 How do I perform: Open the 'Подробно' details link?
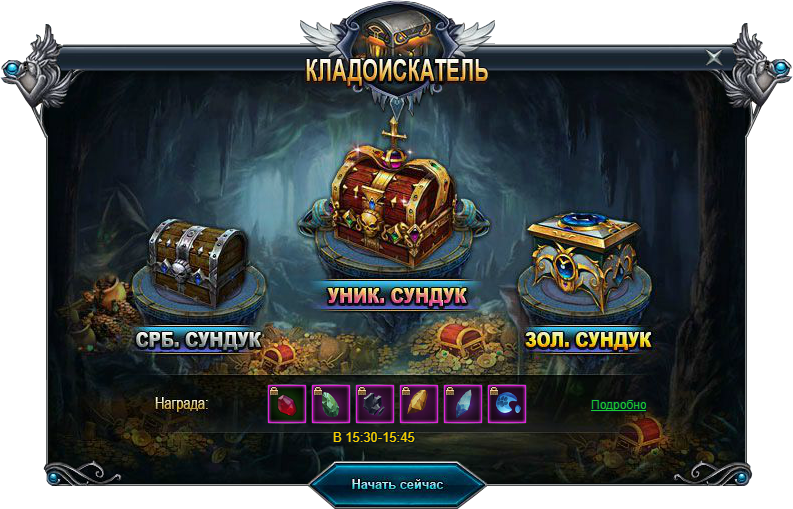(618, 405)
